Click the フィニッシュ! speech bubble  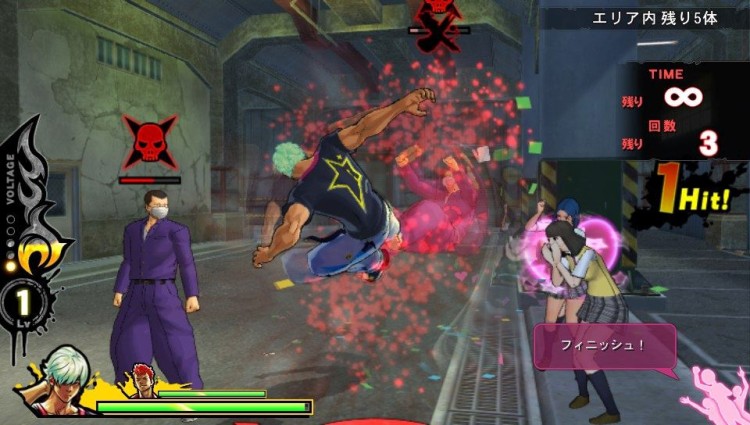coord(604,346)
